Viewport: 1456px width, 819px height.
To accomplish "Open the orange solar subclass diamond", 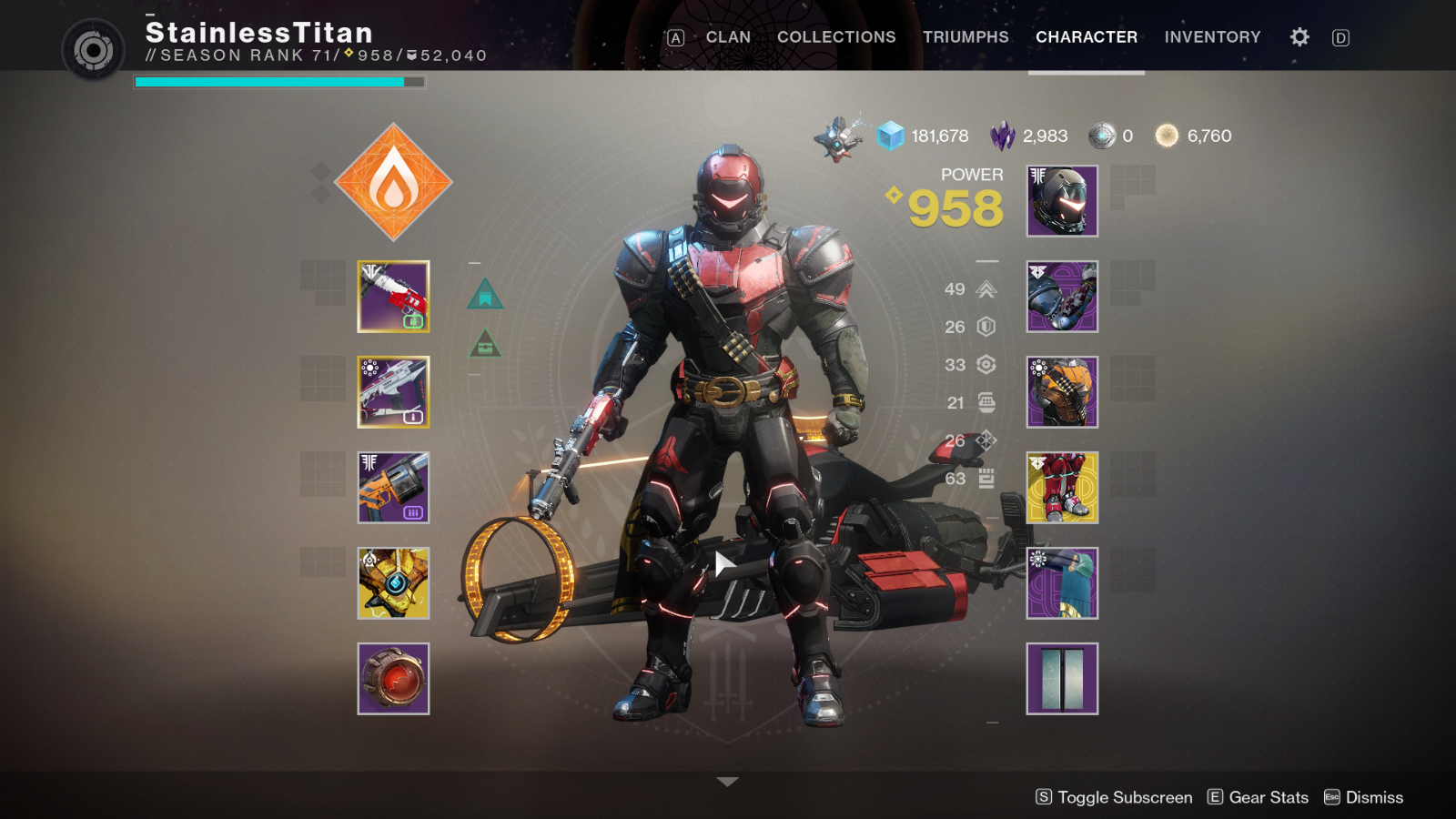I will [x=393, y=182].
